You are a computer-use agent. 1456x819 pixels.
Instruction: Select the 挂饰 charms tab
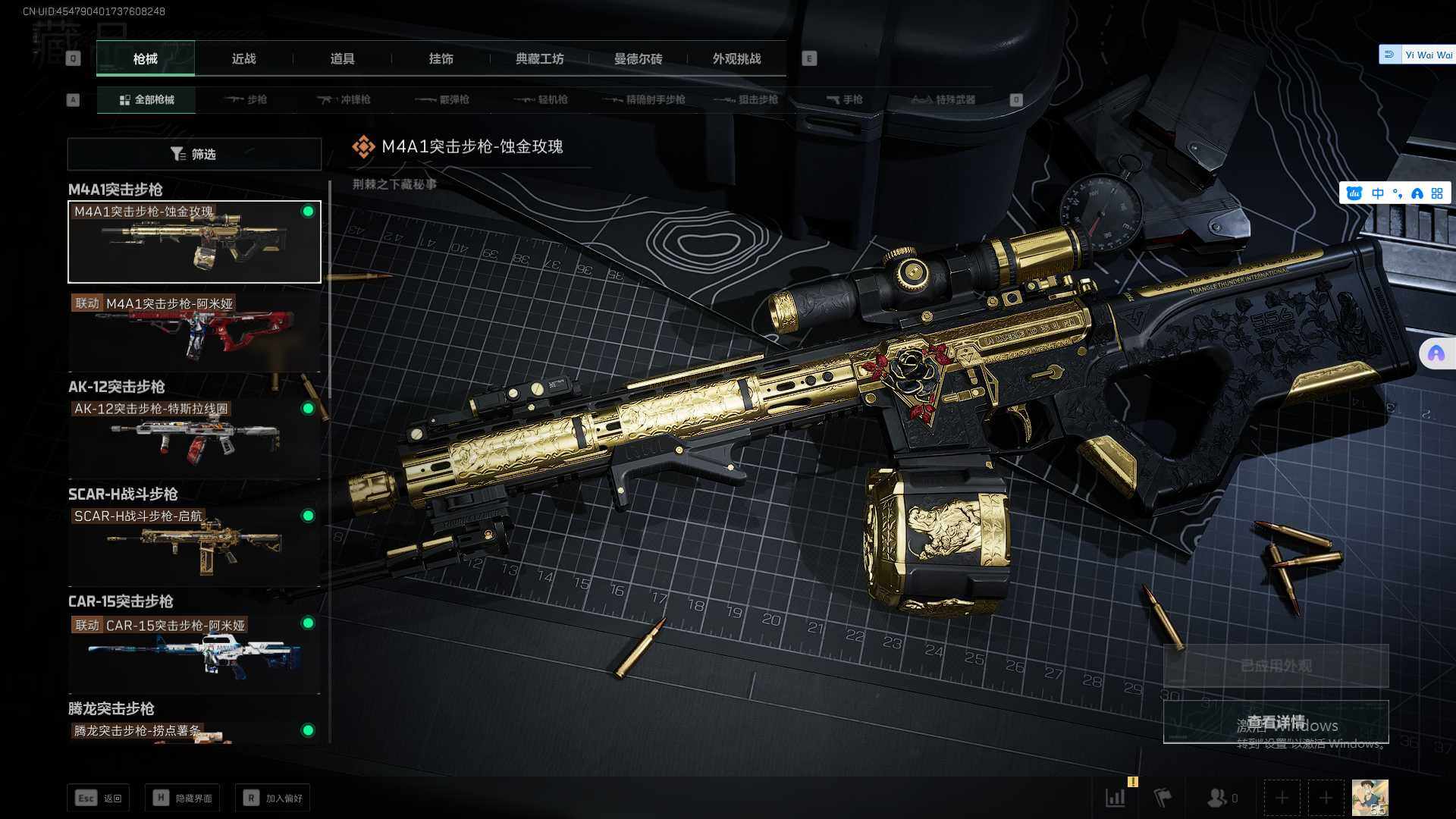coord(441,58)
